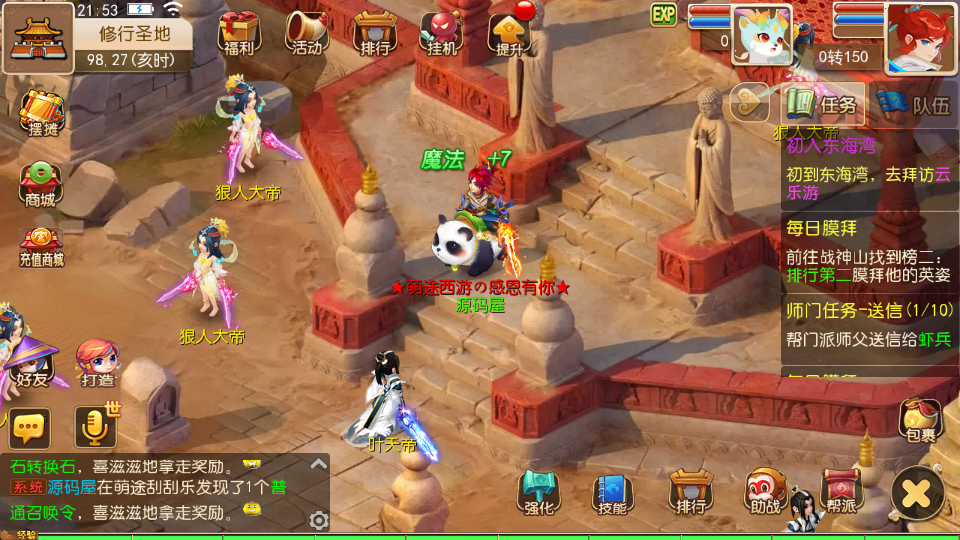Open the 帮派 guild menu
Viewport: 960px width, 540px height.
tap(841, 492)
